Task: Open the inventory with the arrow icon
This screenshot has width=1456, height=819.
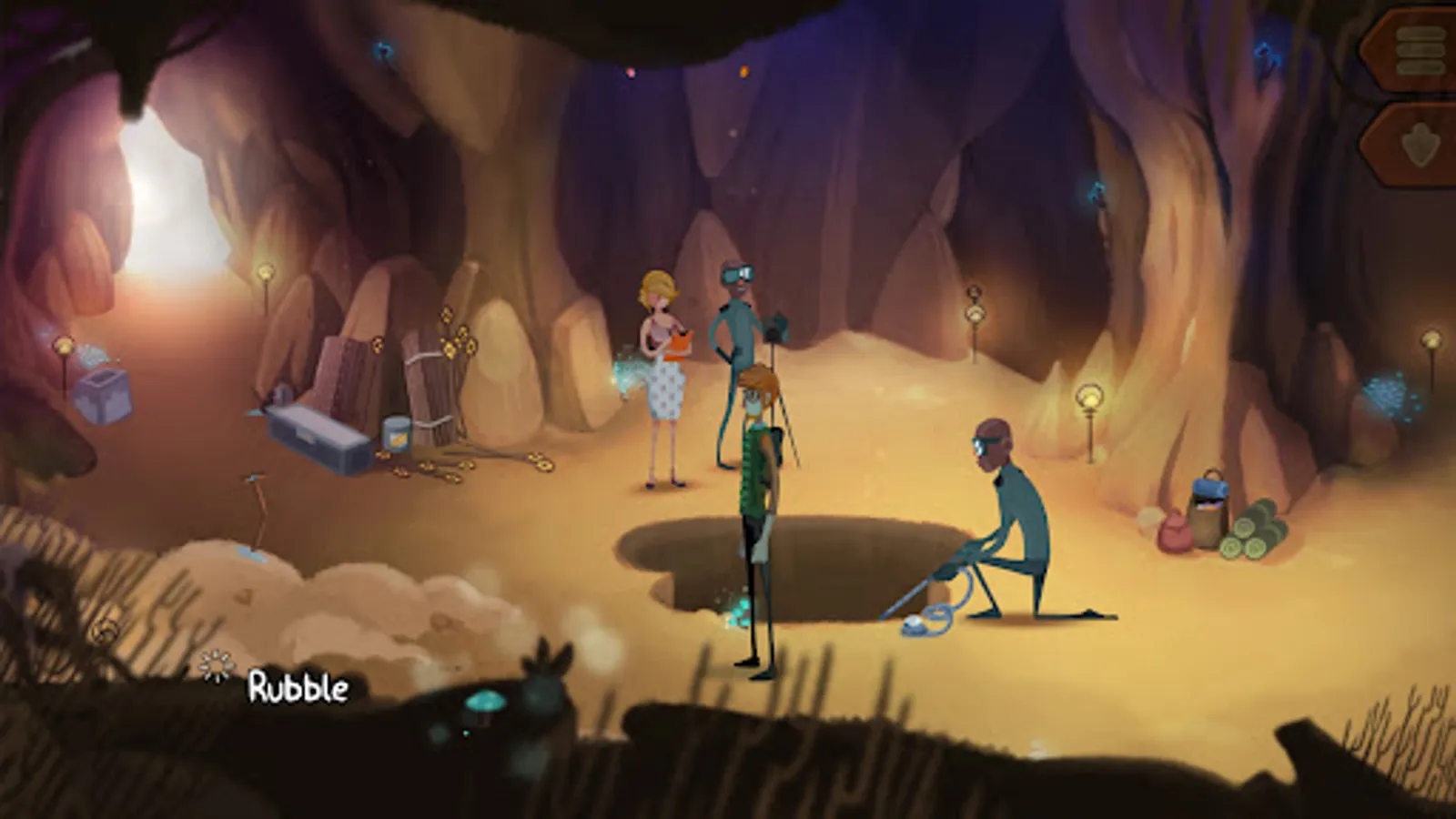Action: (x=1421, y=141)
